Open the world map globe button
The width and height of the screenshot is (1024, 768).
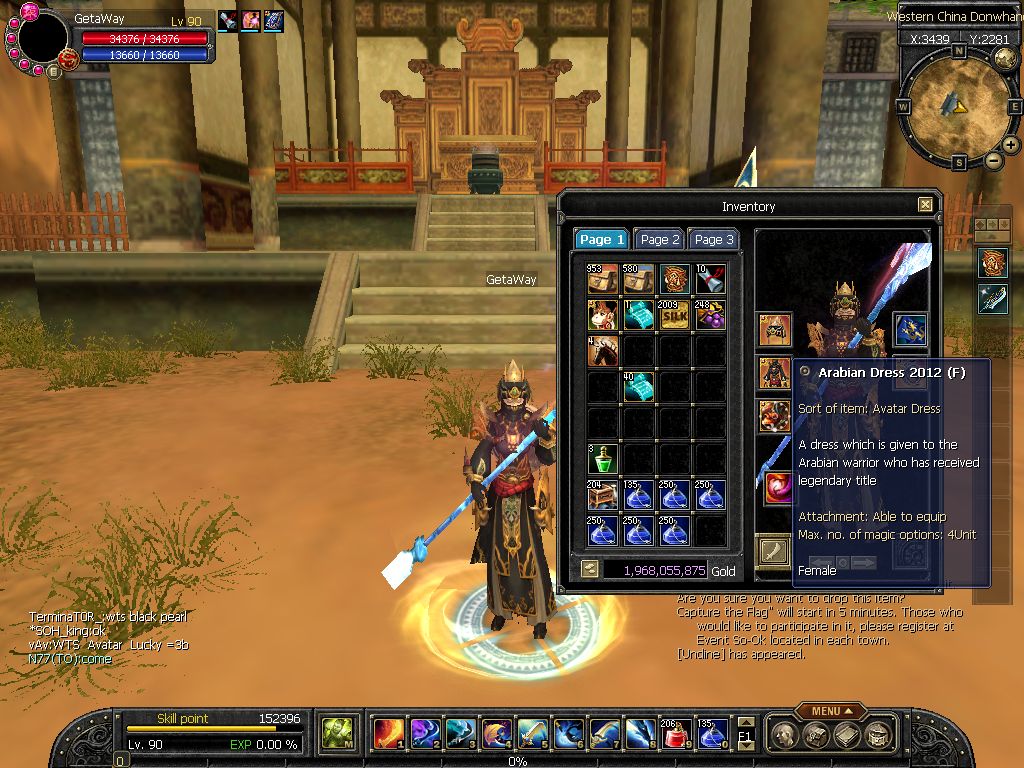coord(1006,57)
